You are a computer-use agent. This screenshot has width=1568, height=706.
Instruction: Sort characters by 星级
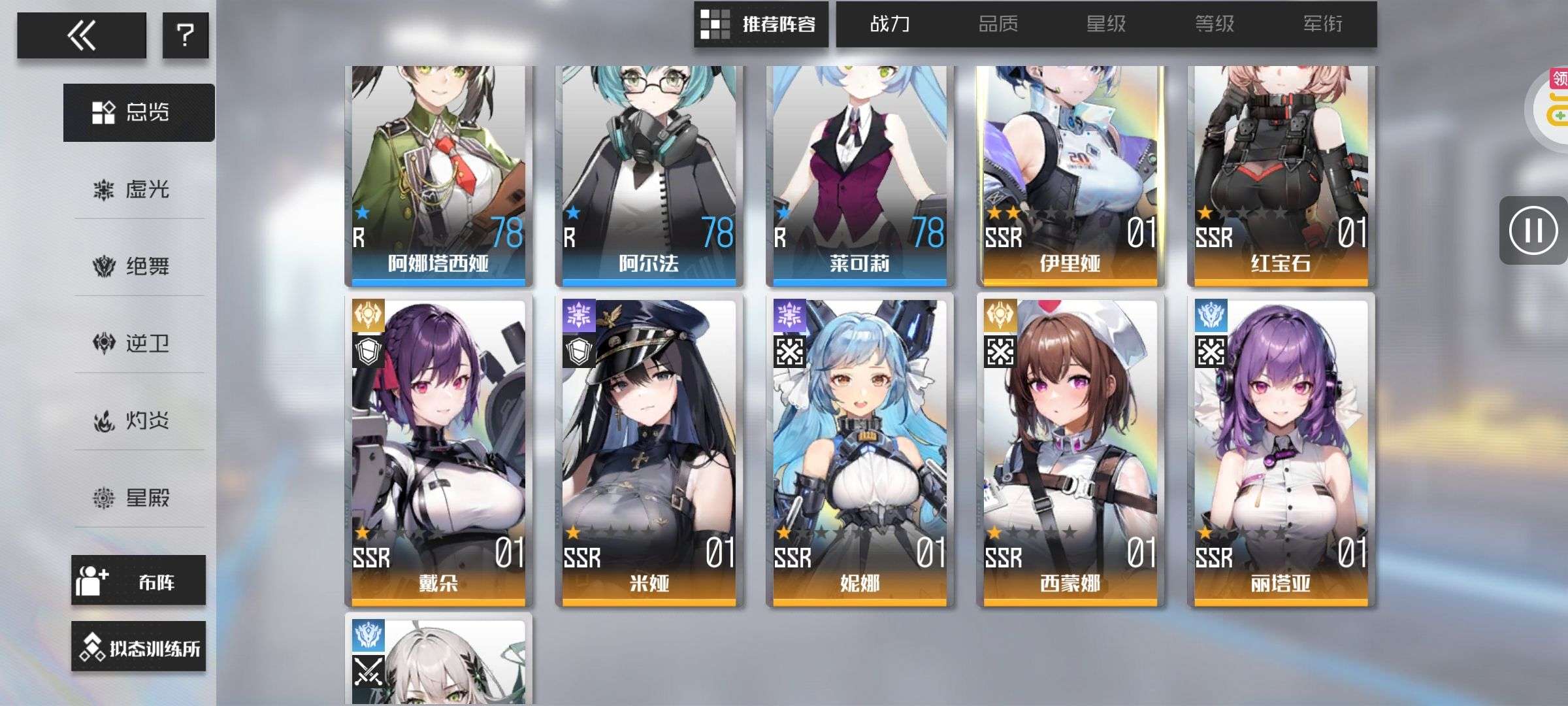click(x=1106, y=25)
